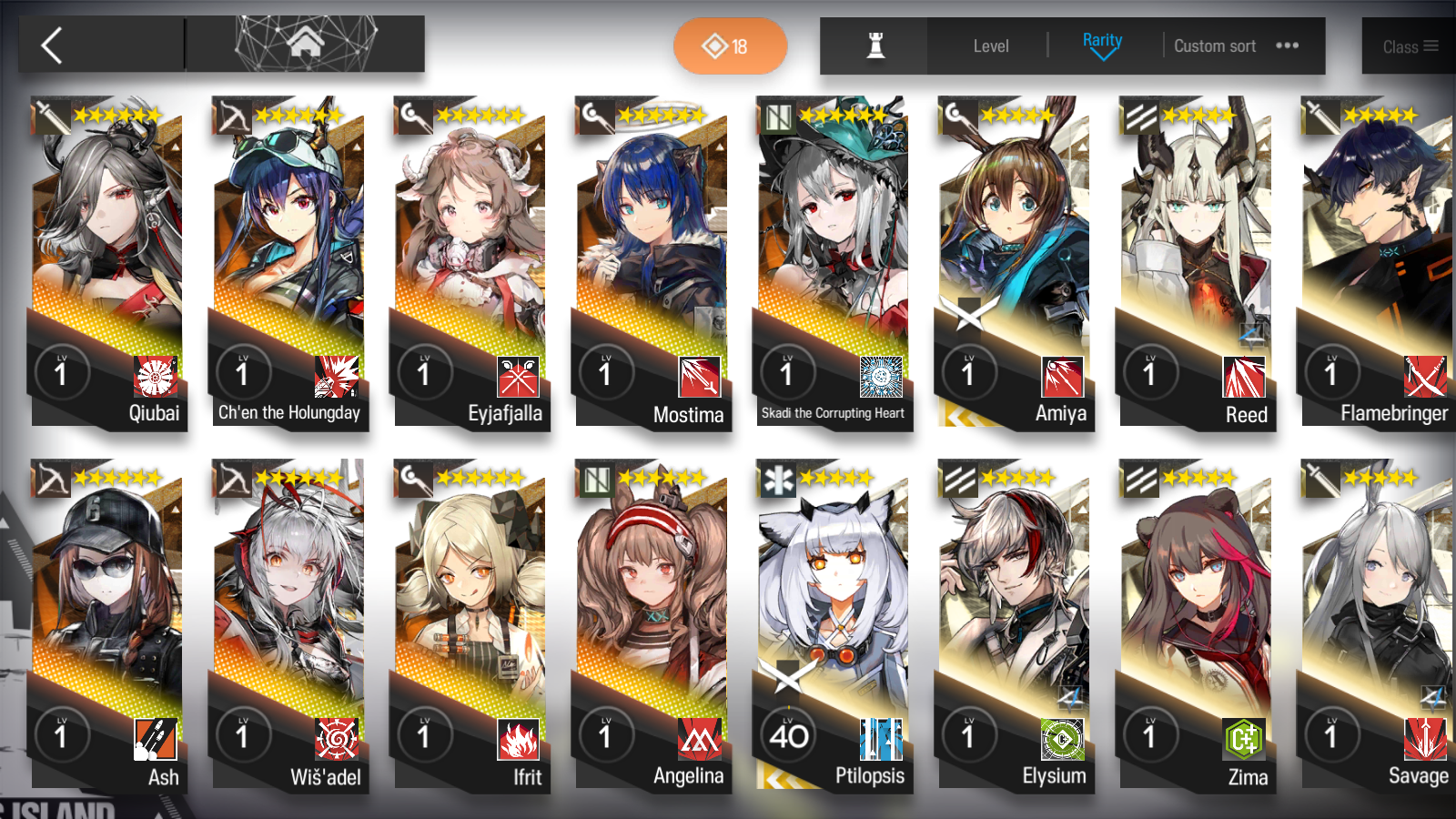Viewport: 1456px width, 819px height.
Task: Click the Custom sort option
Action: (x=1215, y=45)
